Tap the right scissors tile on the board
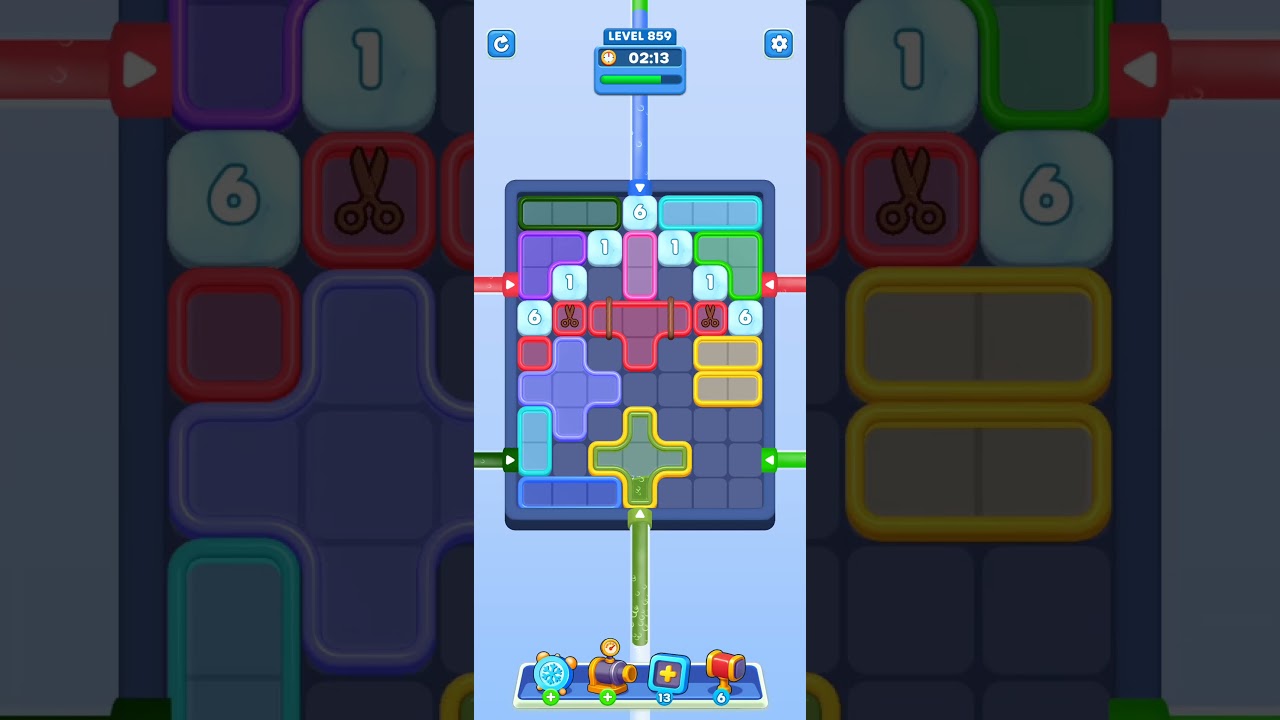This screenshot has height=720, width=1280. coord(710,317)
